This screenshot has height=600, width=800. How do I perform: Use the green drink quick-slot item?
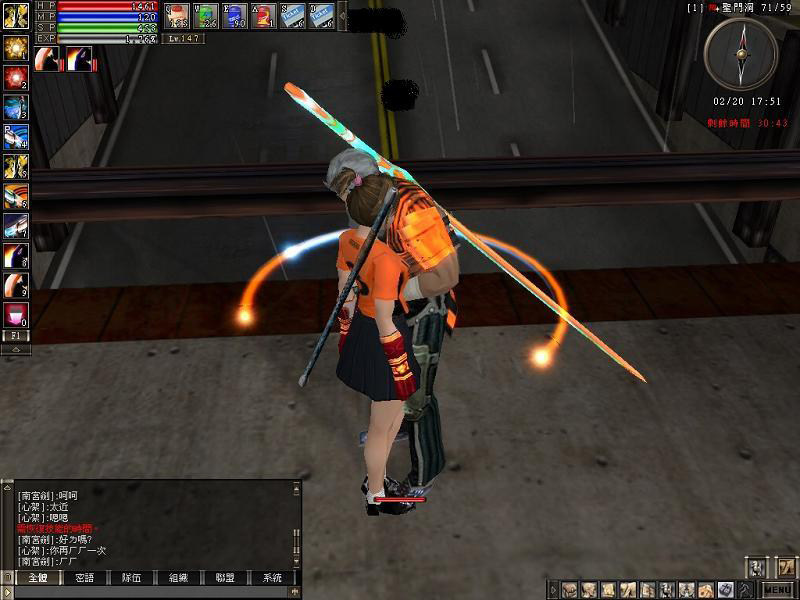tap(205, 15)
